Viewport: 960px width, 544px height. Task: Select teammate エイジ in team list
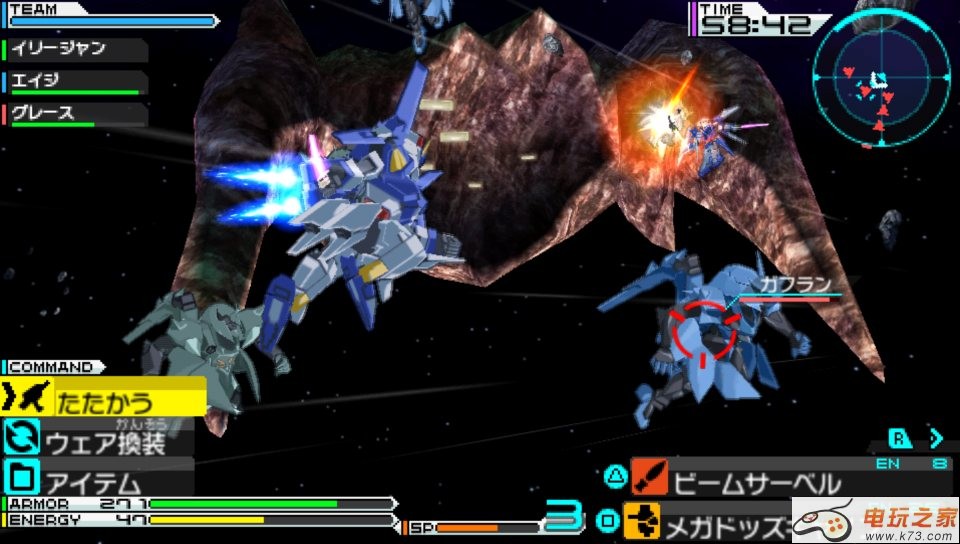[73, 82]
